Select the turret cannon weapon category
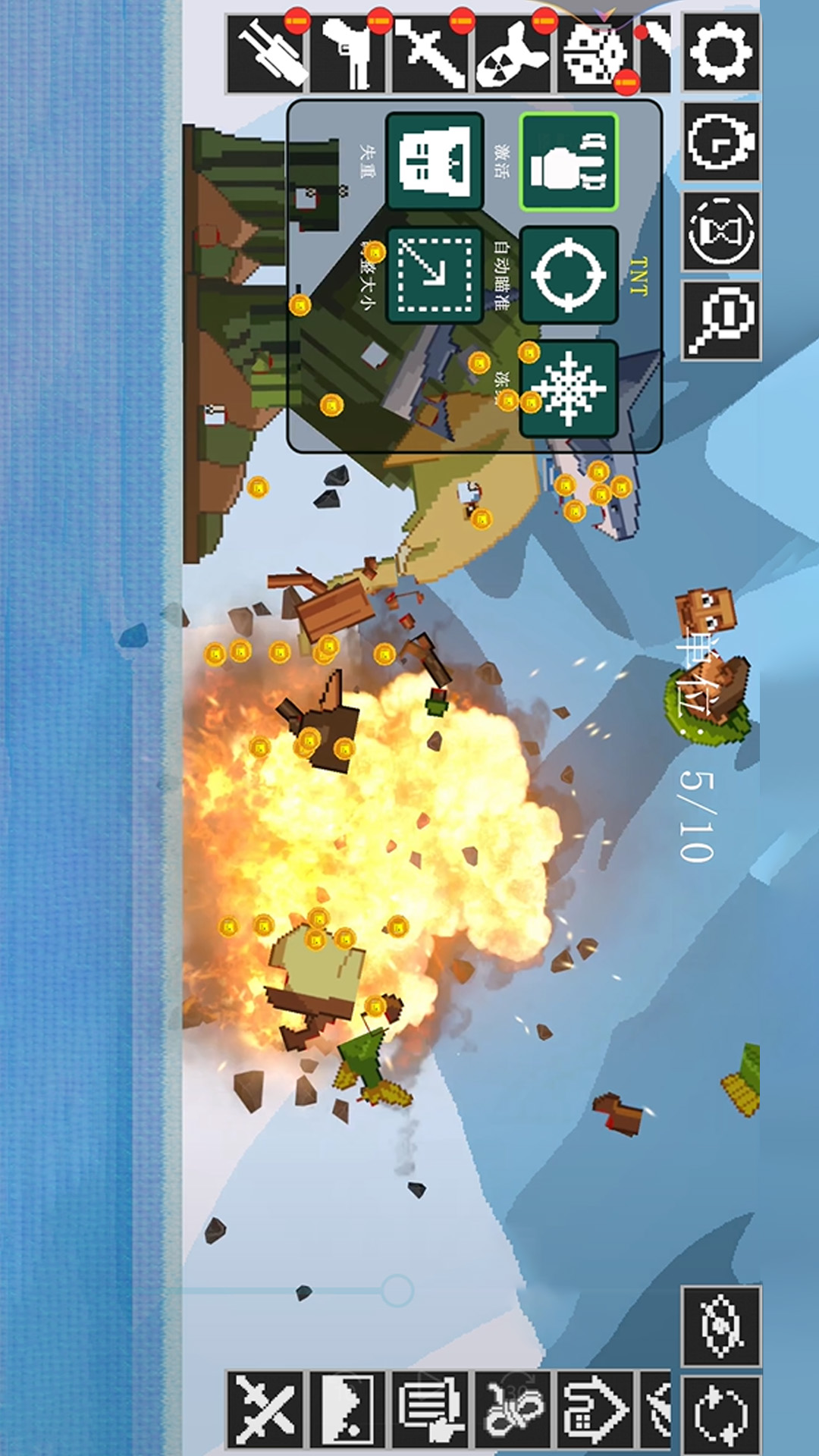This screenshot has width=819, height=1456. point(267,55)
